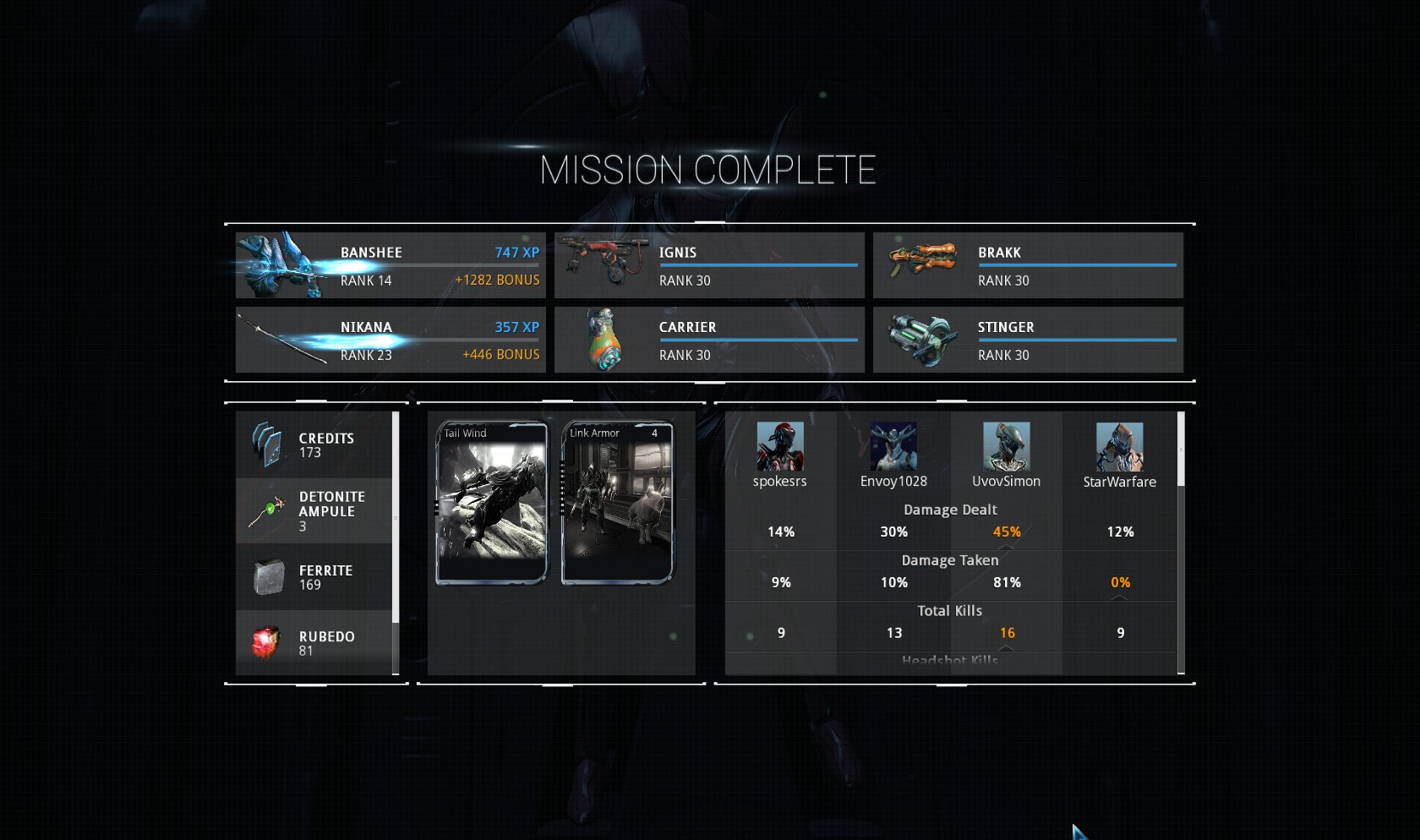This screenshot has width=1420, height=840.
Task: Choose the Brakk sidearm panel
Action: tap(1028, 265)
